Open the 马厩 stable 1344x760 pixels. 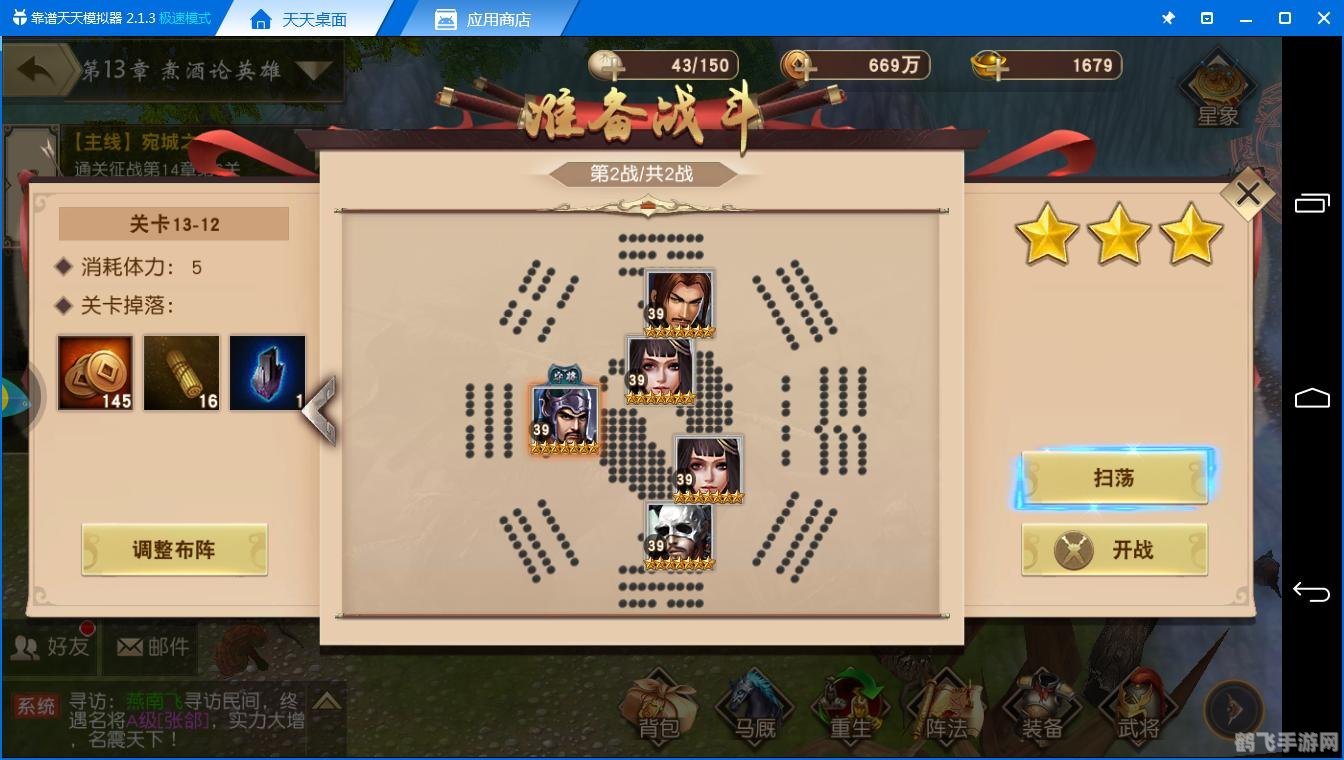pyautogui.click(x=753, y=710)
